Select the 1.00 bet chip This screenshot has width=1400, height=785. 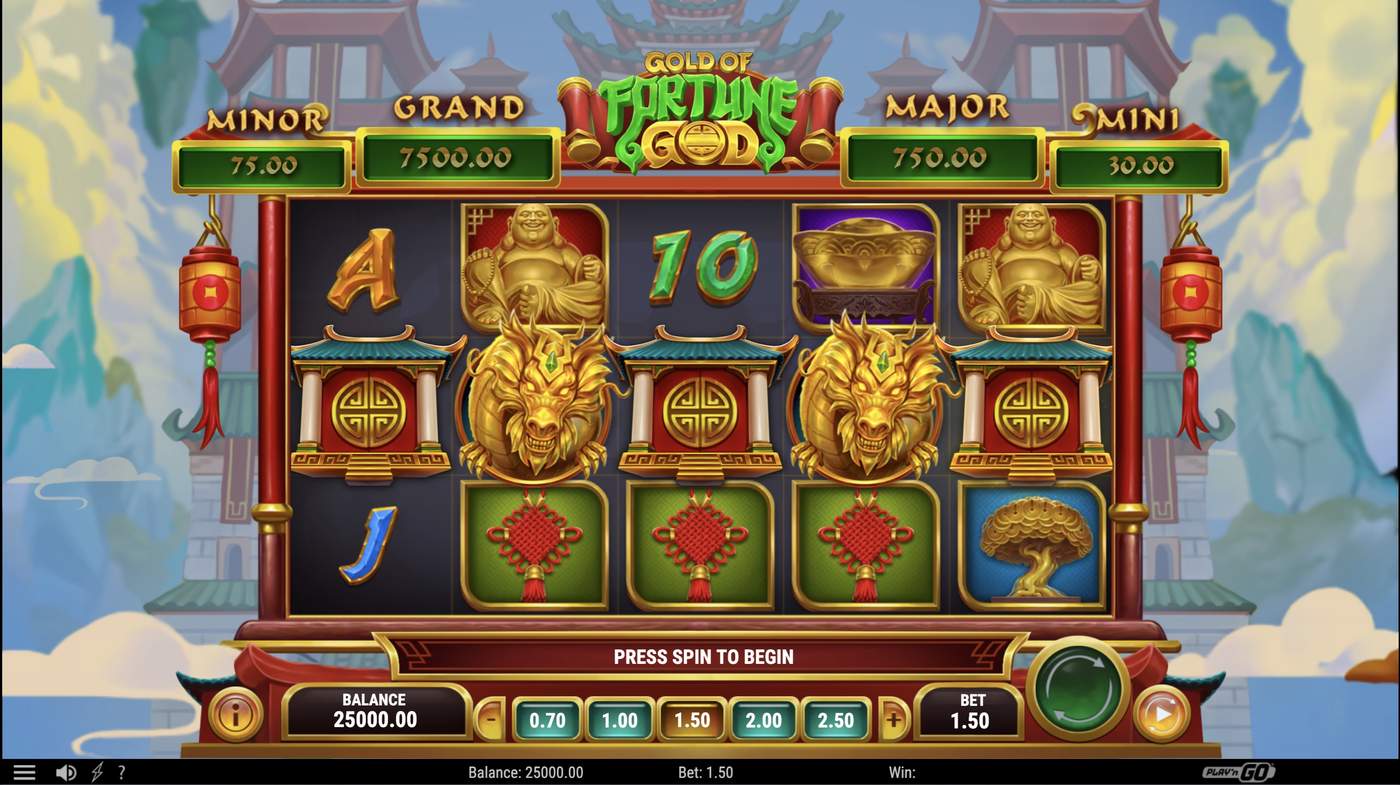(618, 719)
